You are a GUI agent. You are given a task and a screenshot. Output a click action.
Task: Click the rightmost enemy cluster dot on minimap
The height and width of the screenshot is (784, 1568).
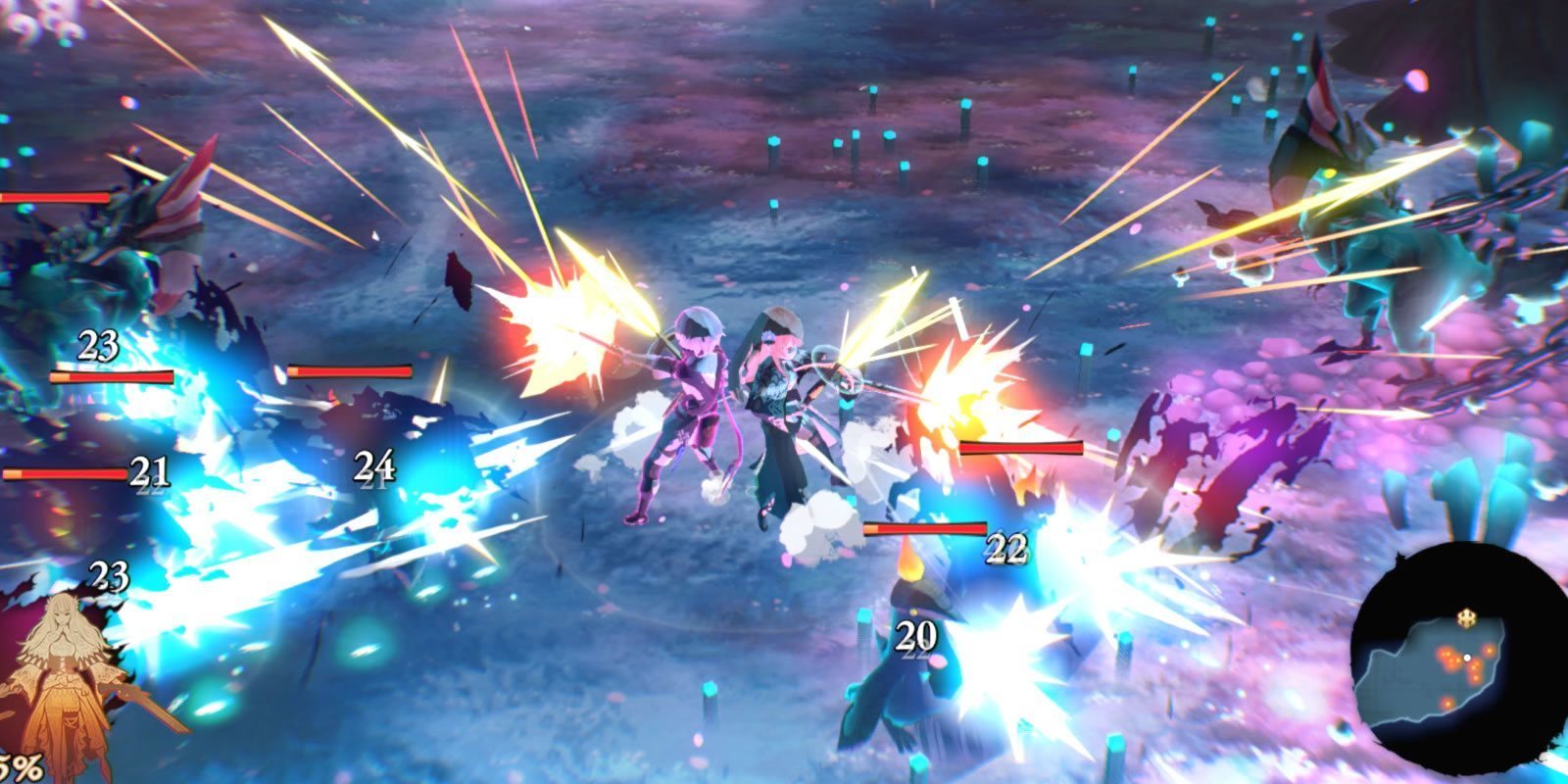[x=1488, y=650]
